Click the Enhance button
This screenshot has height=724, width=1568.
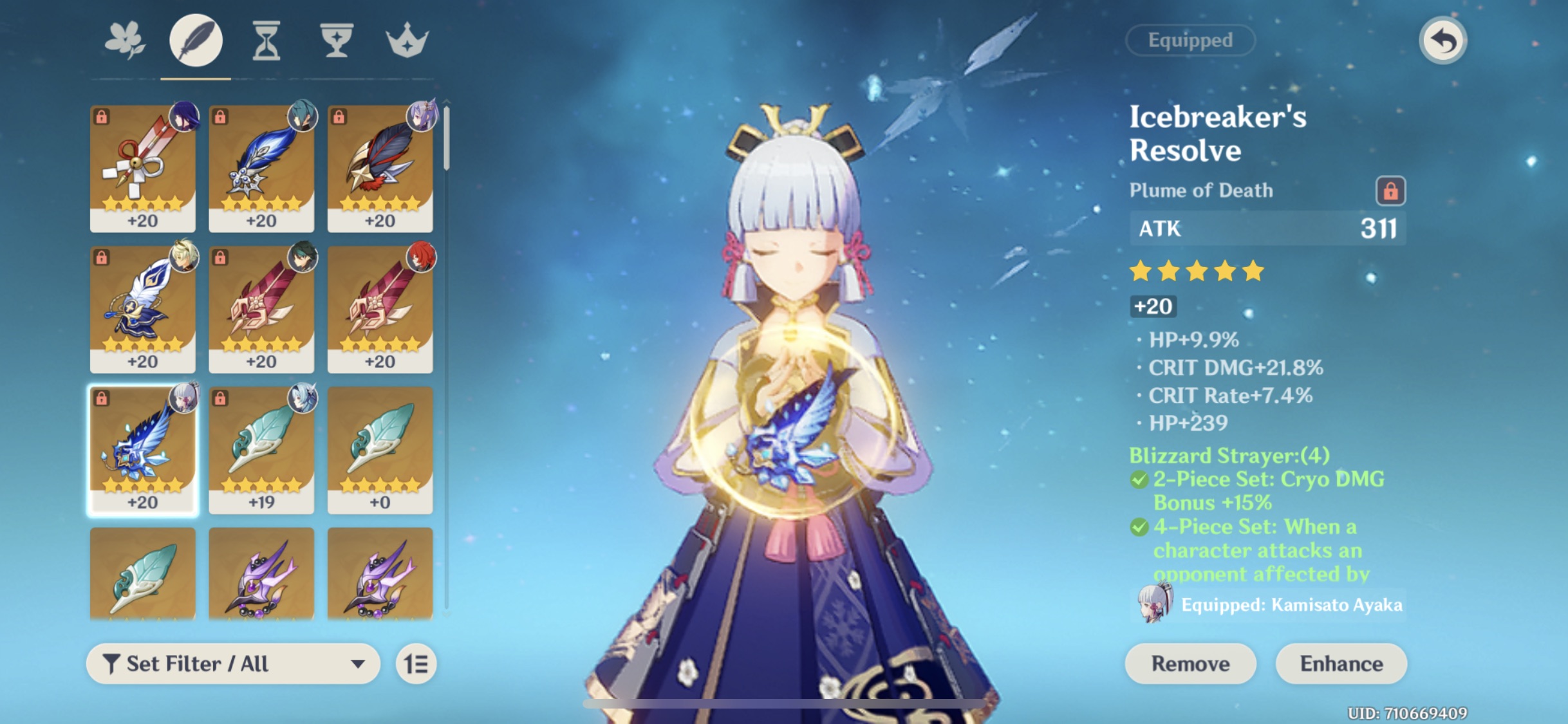tap(1340, 664)
